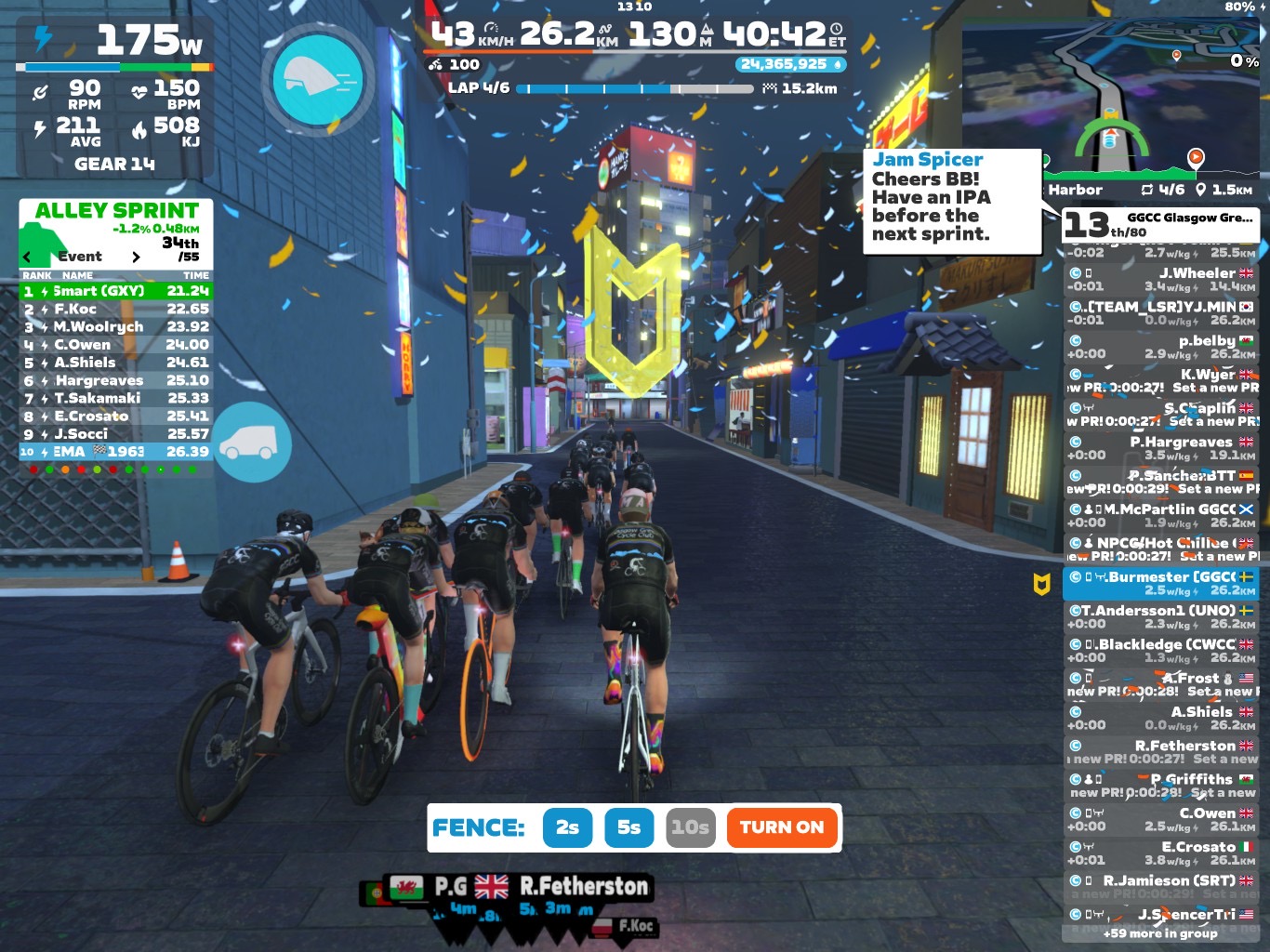Open the GGCC Glasgow event position header

(1160, 224)
